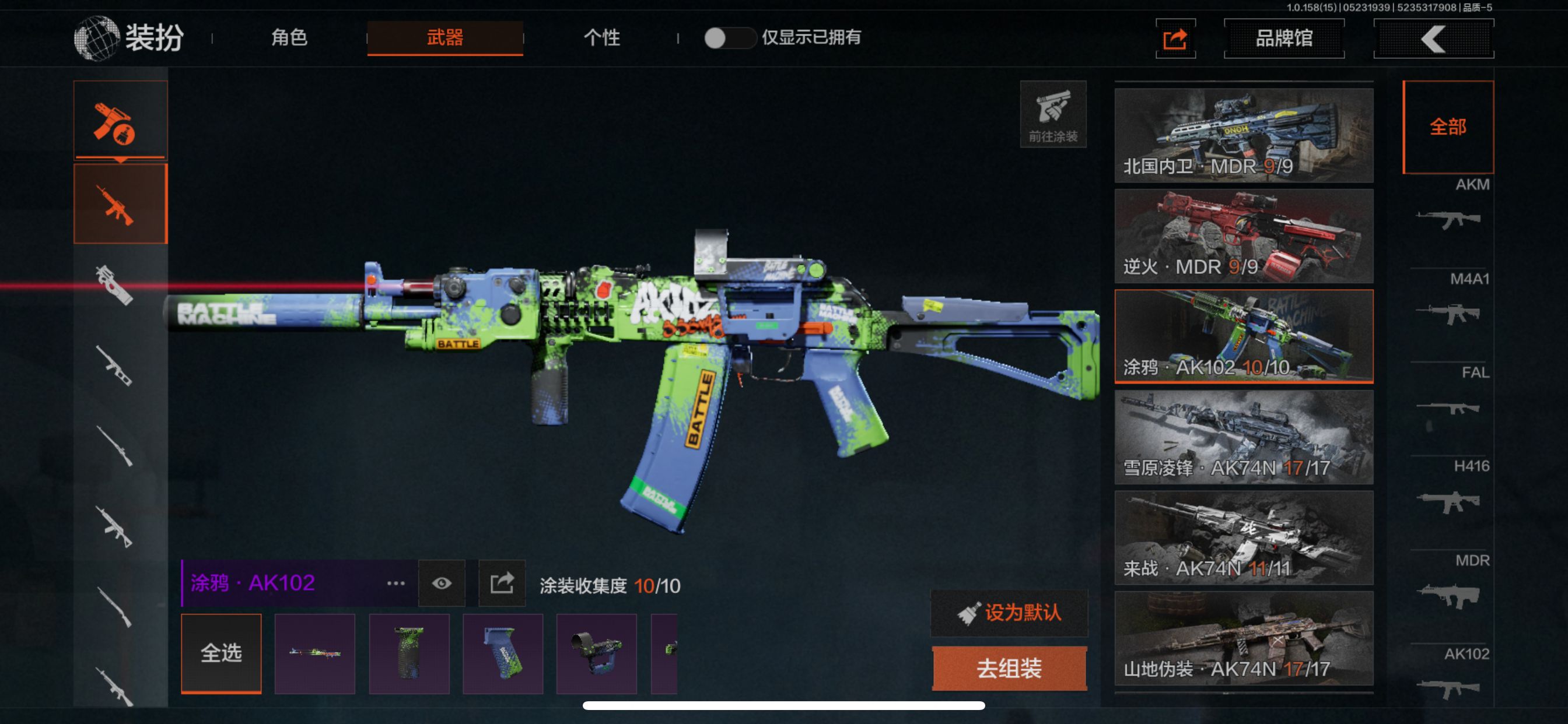Screen dimensions: 1568x724
Task: Open the 品牌馆 brand hall
Action: pos(1284,38)
